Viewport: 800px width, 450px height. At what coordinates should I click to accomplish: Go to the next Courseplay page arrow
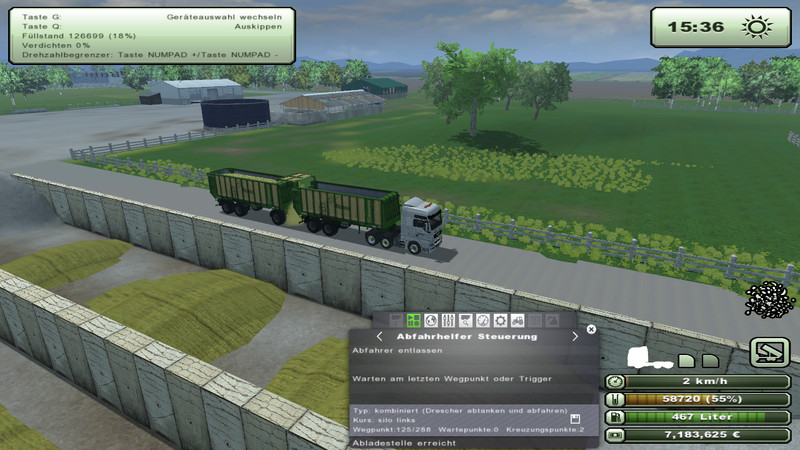tap(575, 337)
